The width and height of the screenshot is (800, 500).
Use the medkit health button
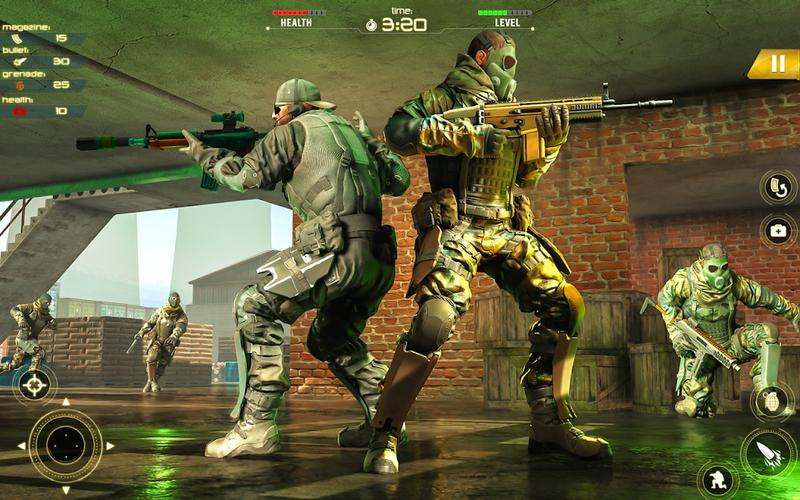tap(777, 229)
